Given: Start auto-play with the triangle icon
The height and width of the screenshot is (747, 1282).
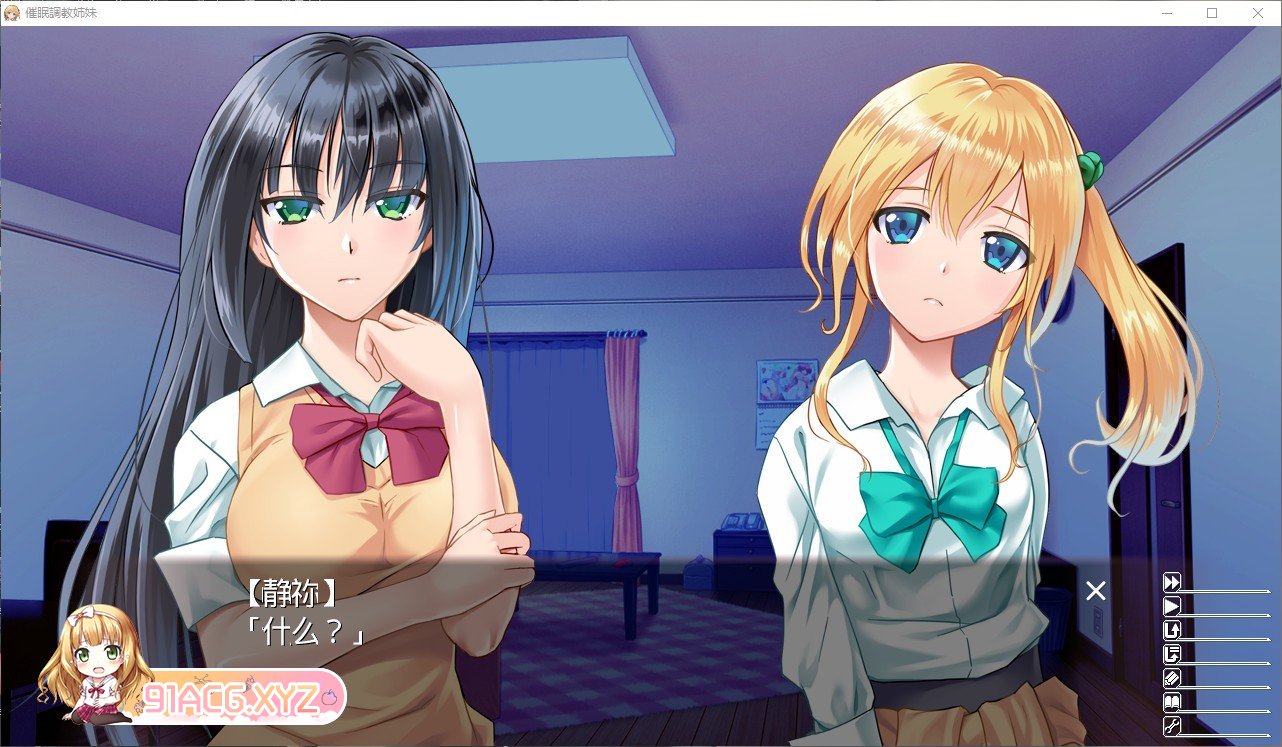Looking at the screenshot, I should [1172, 606].
